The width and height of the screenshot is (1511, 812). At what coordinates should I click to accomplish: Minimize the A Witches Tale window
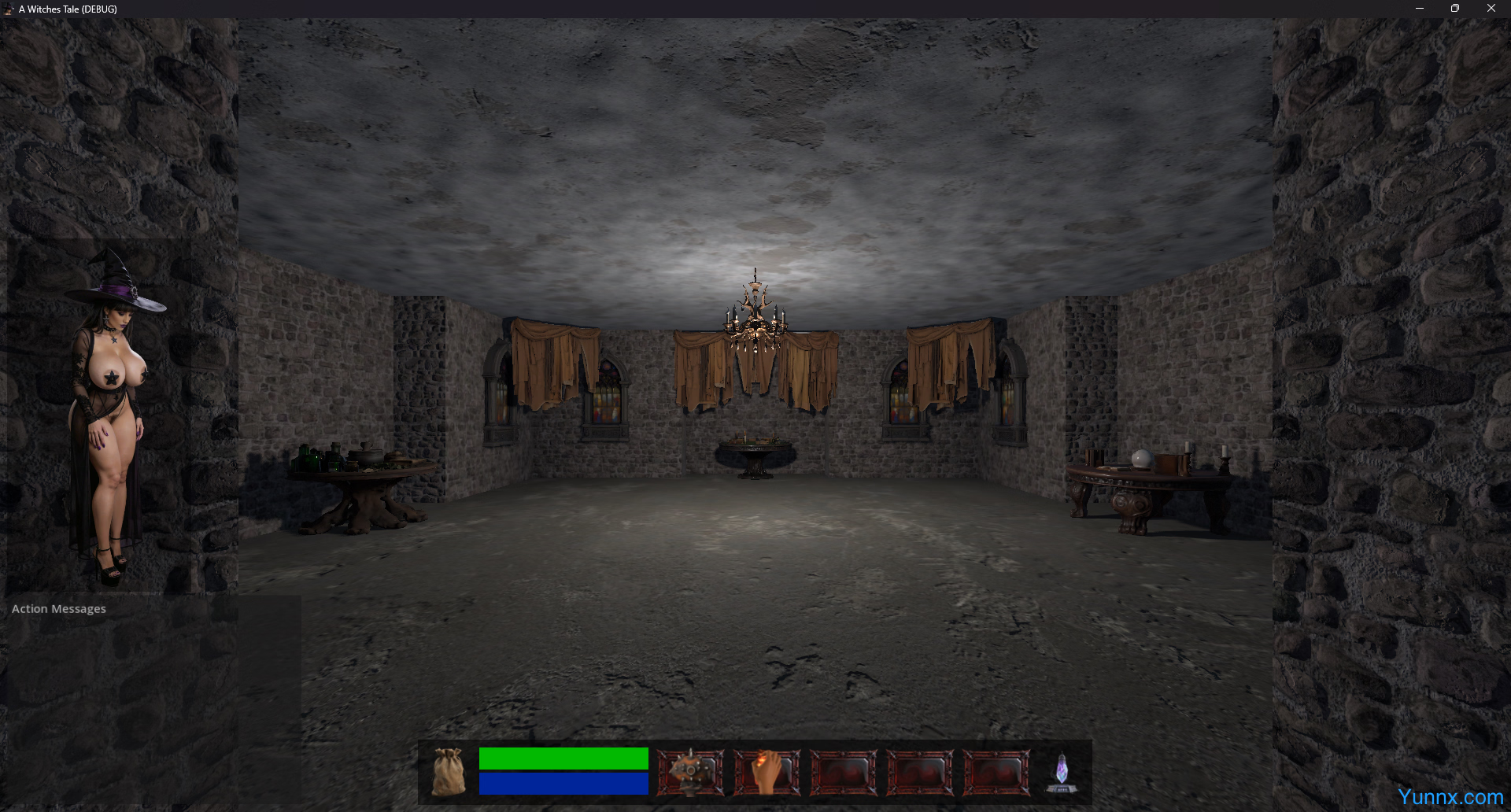coord(1419,9)
